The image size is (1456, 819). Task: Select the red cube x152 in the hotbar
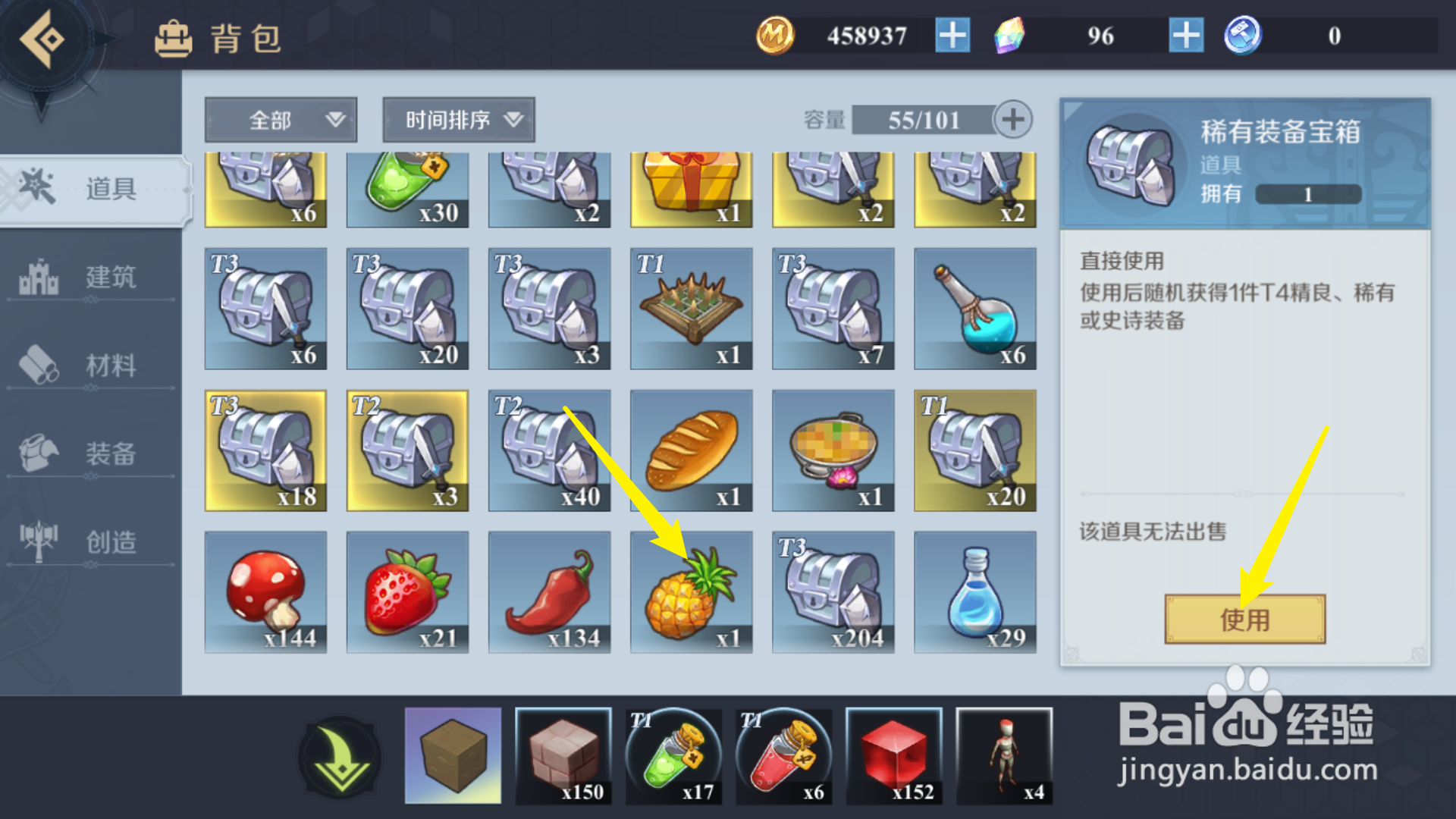click(895, 755)
